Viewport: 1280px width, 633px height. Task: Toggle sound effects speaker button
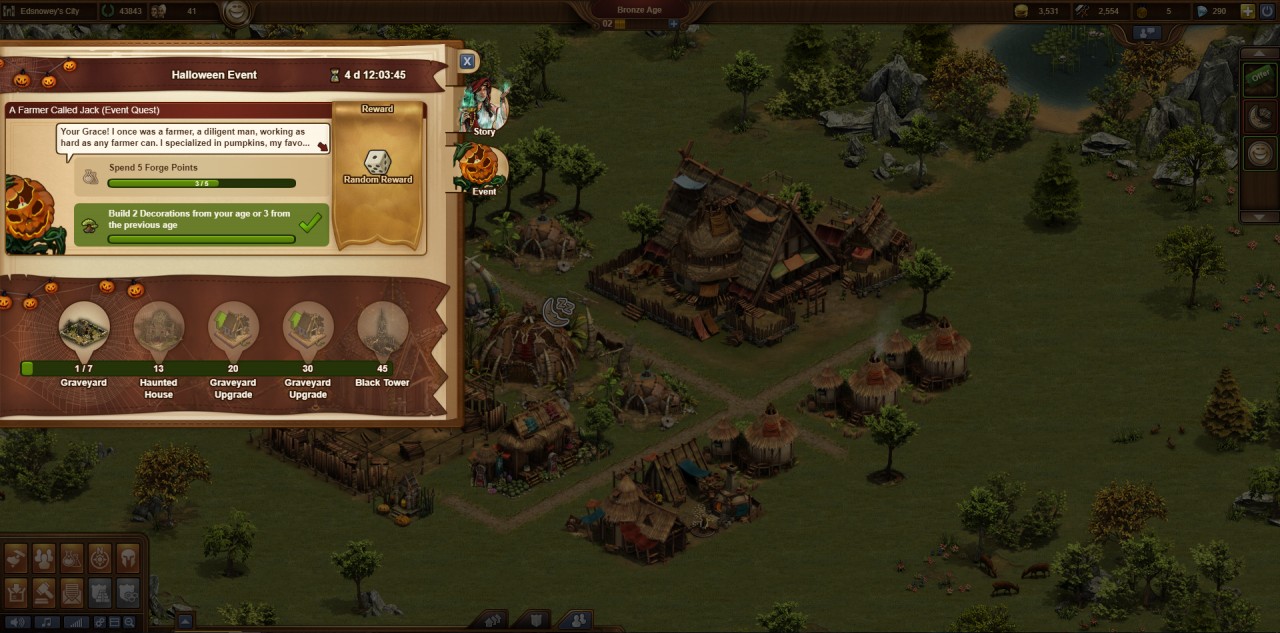[x=17, y=622]
